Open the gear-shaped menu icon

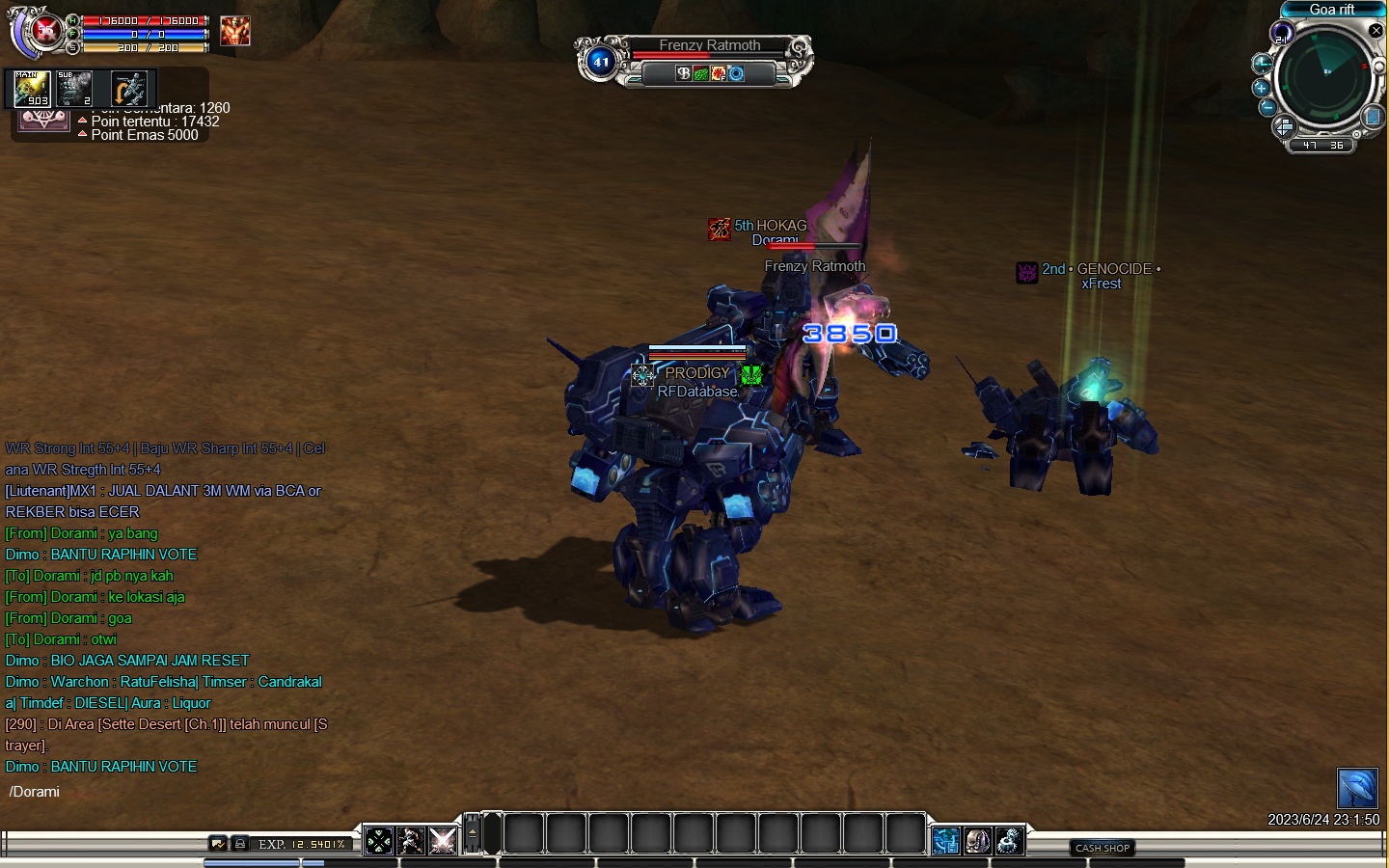pos(1010,841)
